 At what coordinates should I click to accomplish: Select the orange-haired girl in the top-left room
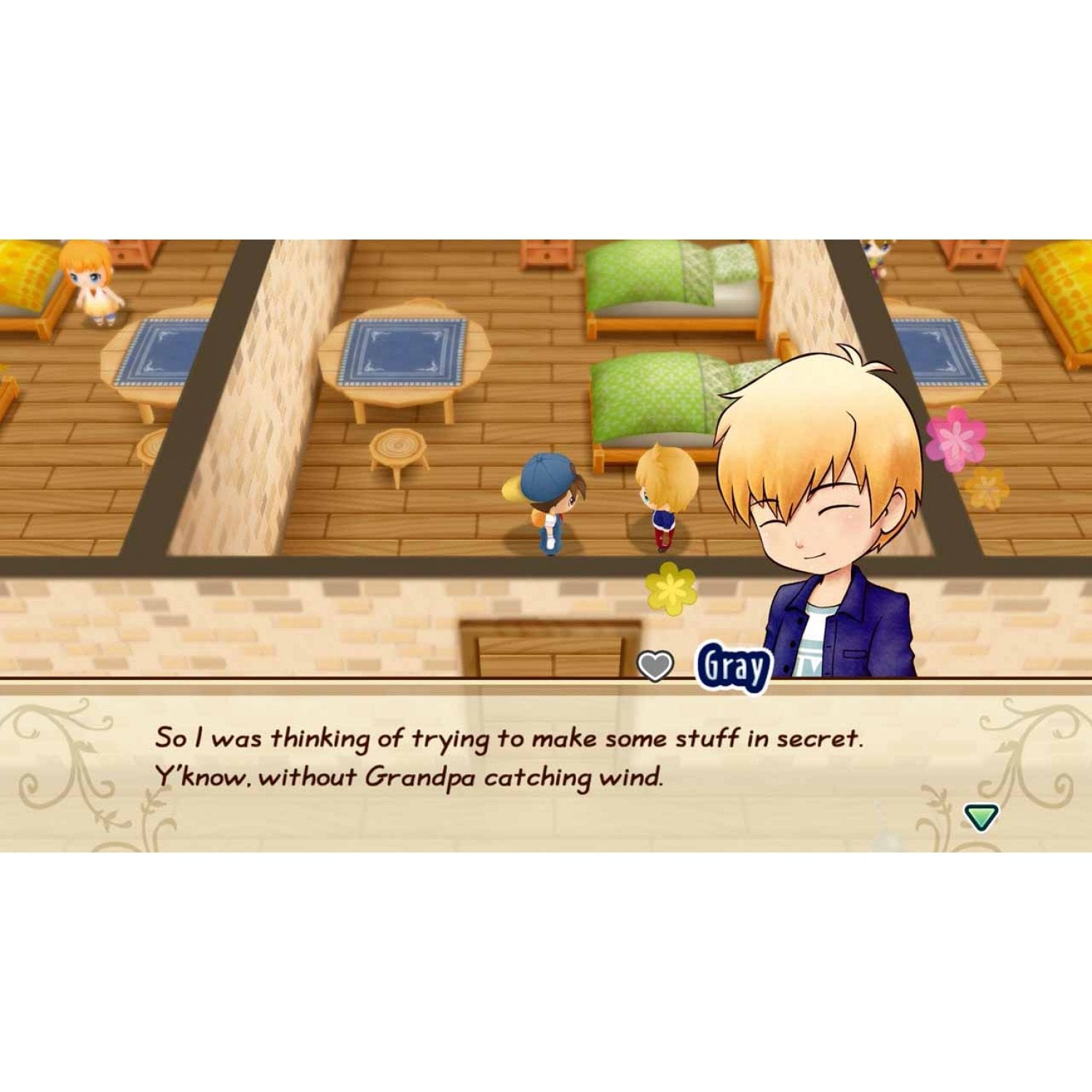[x=91, y=284]
